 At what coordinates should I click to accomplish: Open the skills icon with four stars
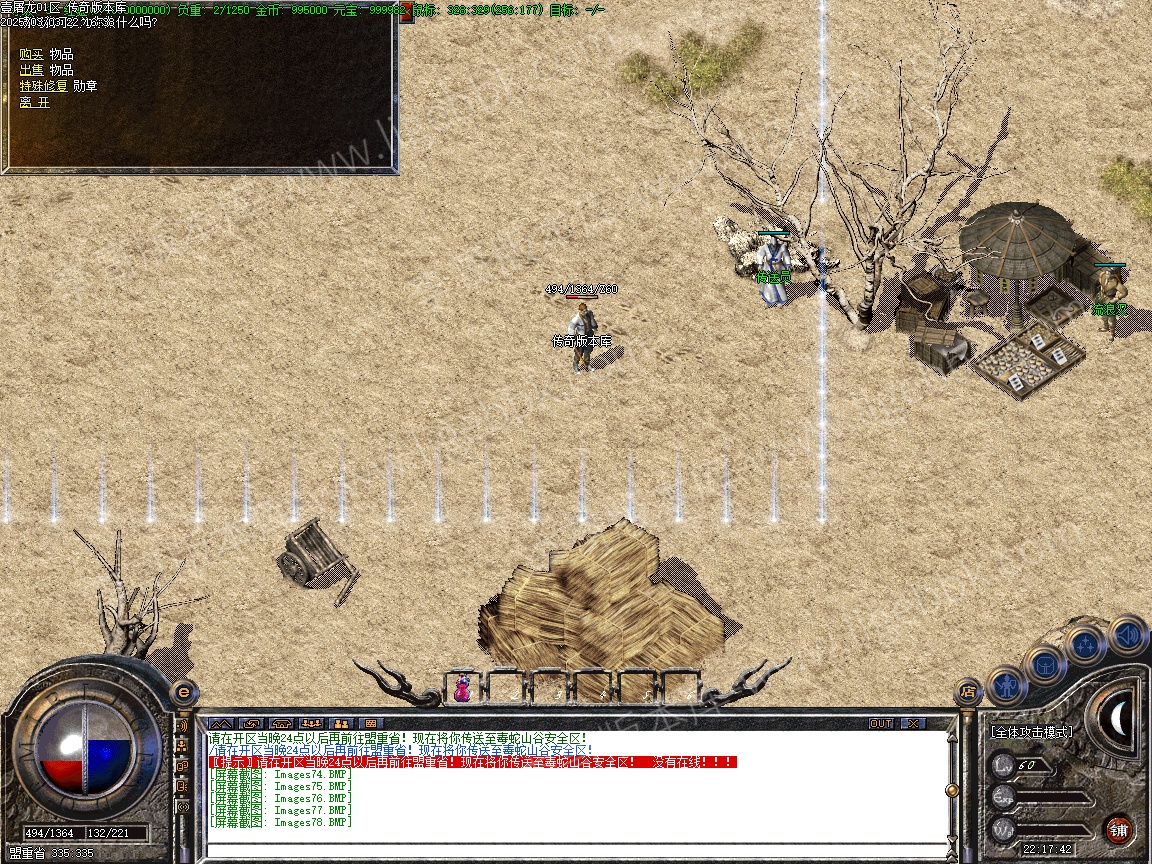point(1086,645)
